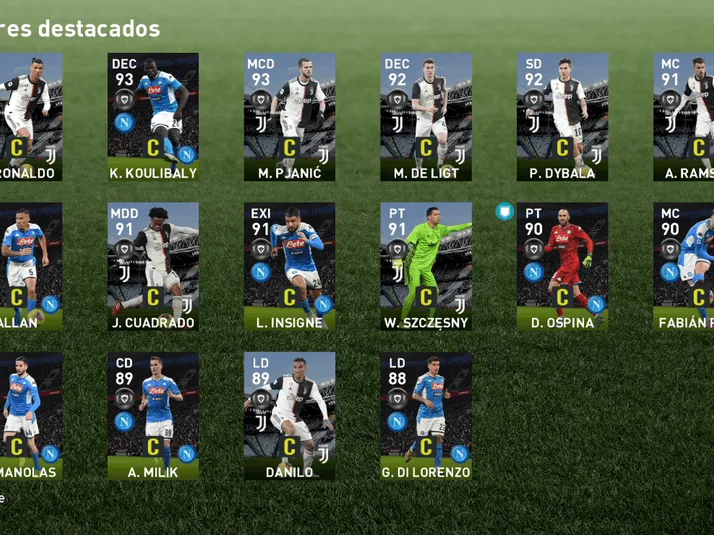
Task: Open P. Dybala's player card
Action: tap(562, 116)
